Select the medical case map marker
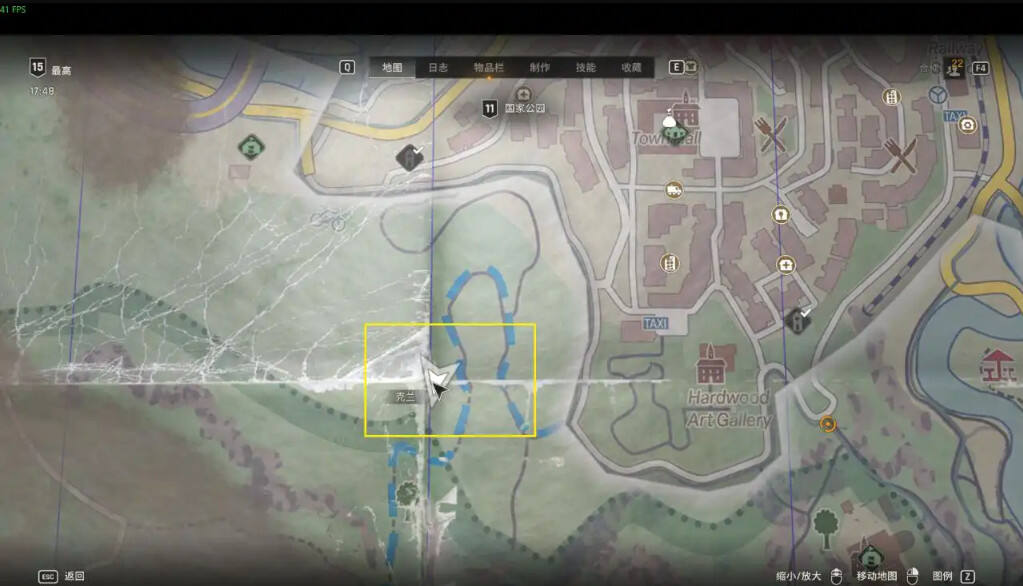 pos(785,265)
